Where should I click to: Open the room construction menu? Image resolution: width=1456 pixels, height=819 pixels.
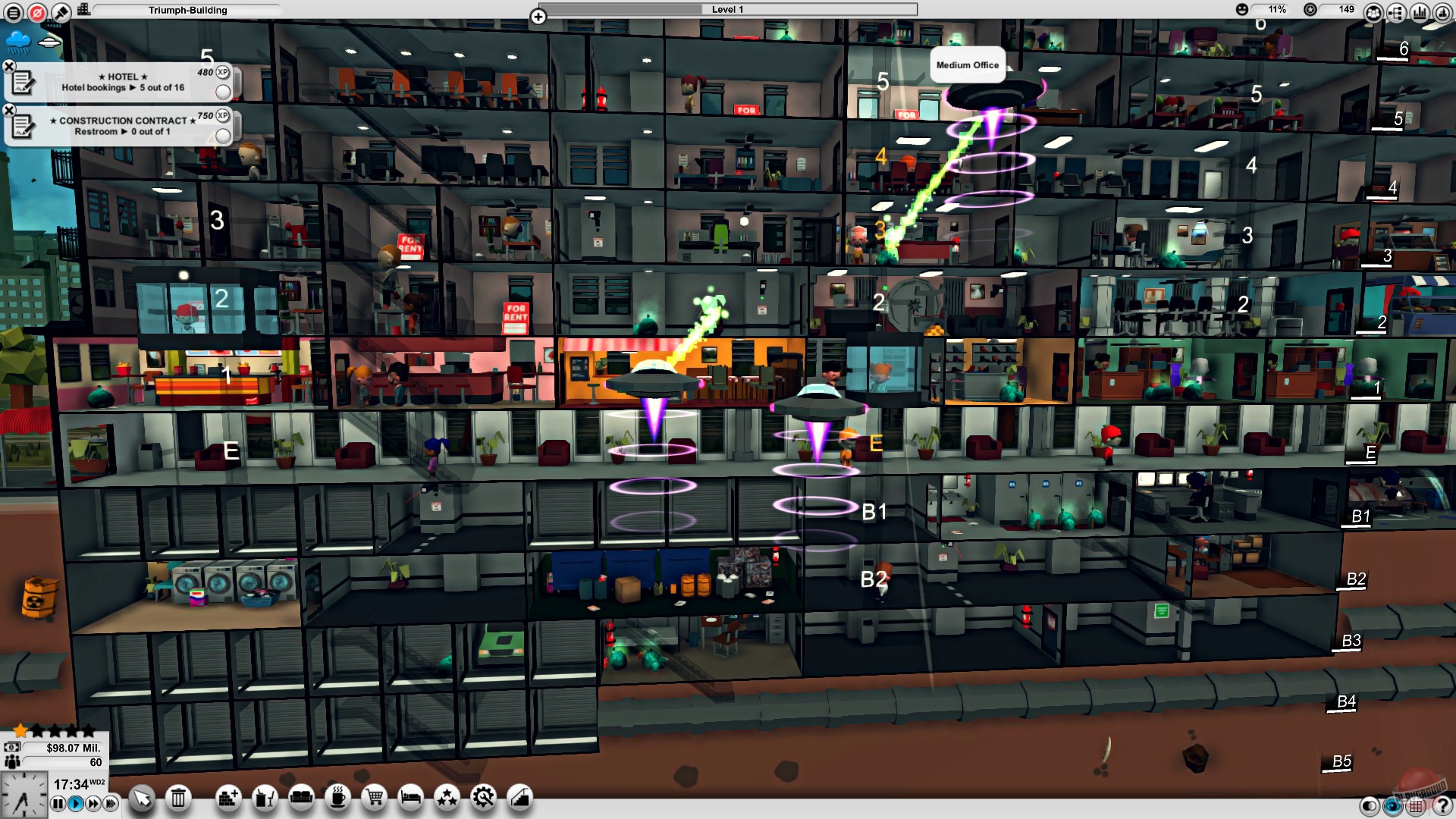click(227, 797)
